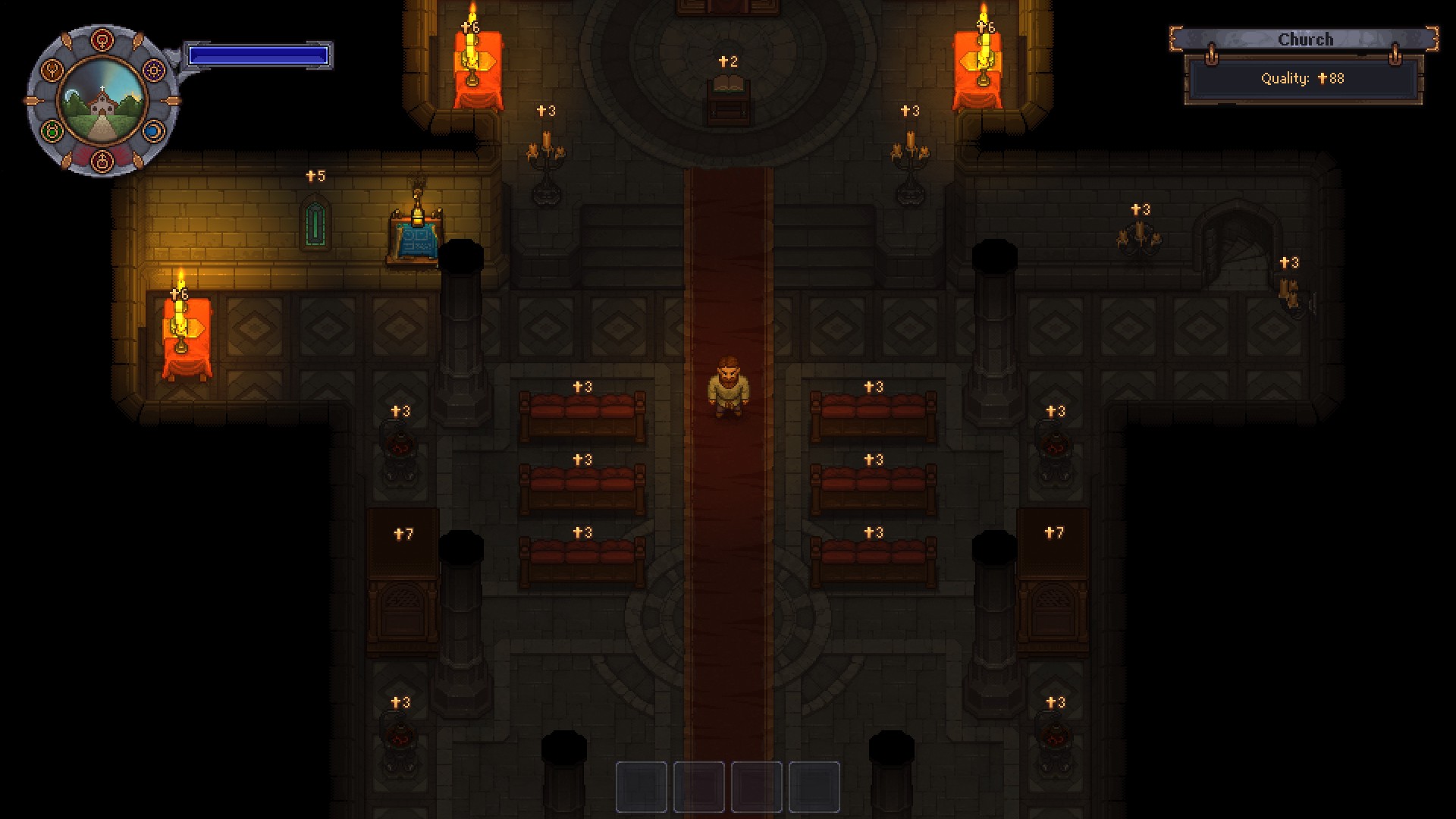Viewport: 1456px width, 819px height.
Task: Click the blue crescent moon icon on the minimap
Action: 153,130
